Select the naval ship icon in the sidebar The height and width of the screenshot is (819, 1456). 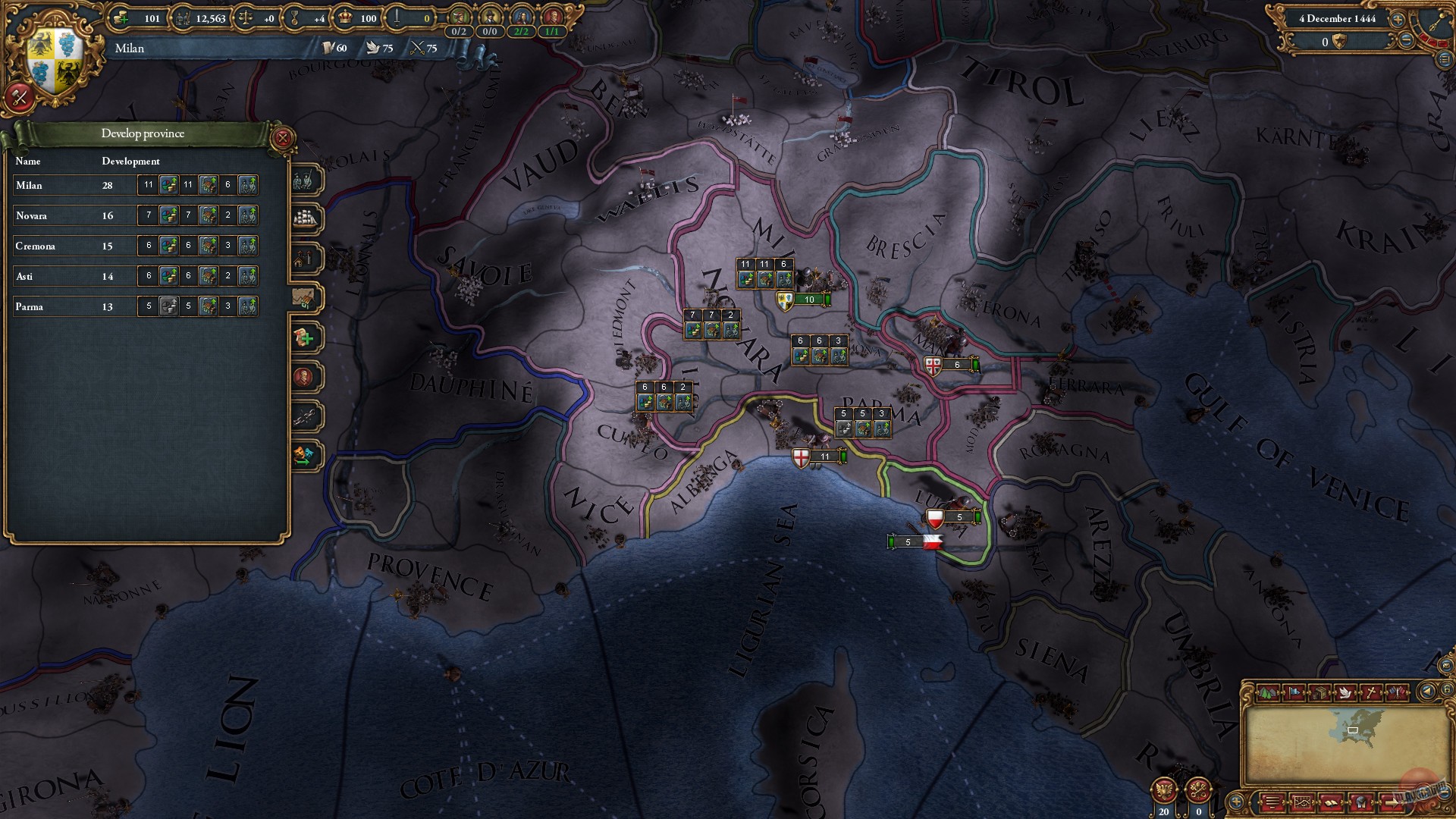pyautogui.click(x=306, y=218)
